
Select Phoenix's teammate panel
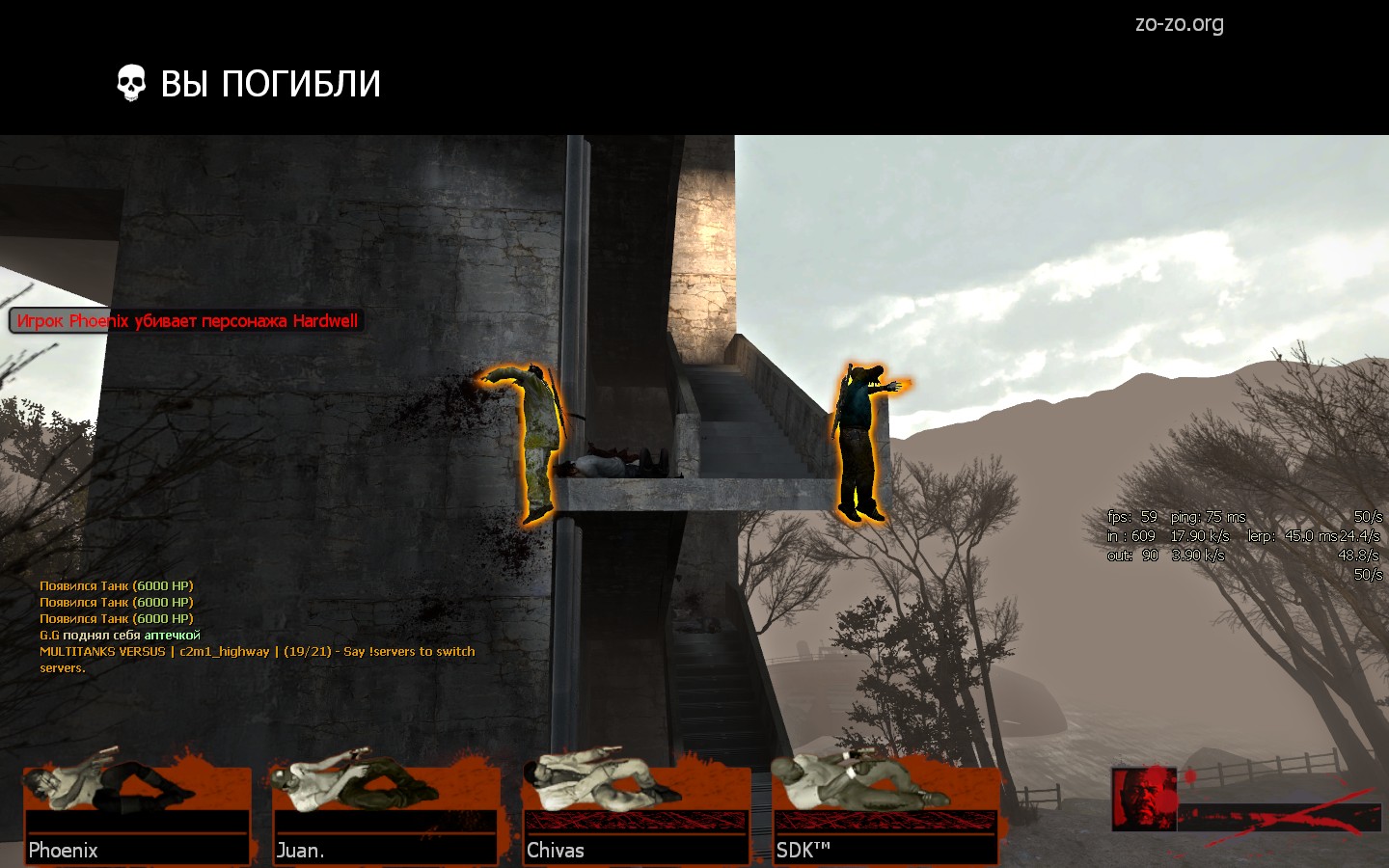137,813
